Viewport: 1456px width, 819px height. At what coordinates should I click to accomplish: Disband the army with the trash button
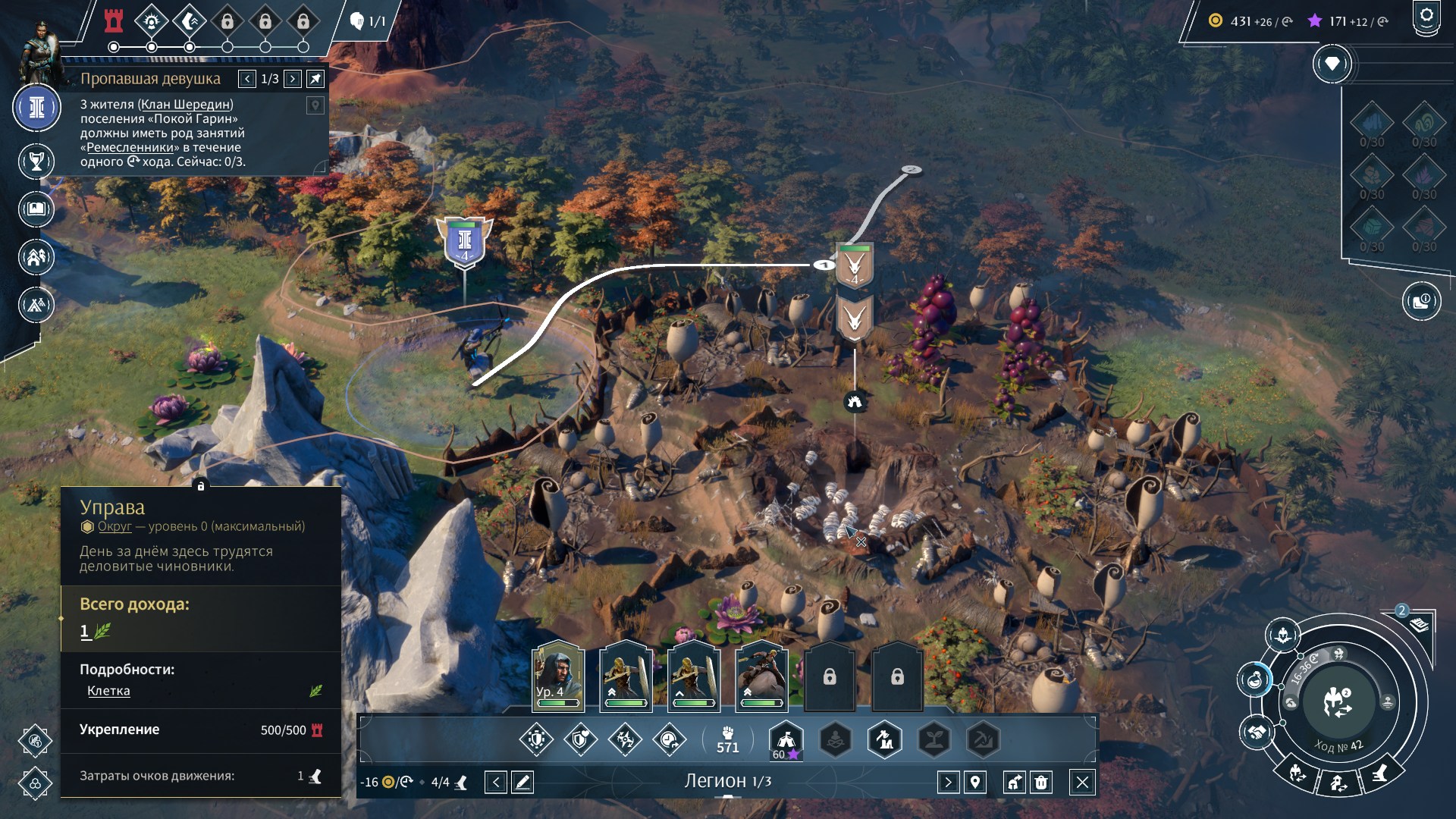[1041, 782]
